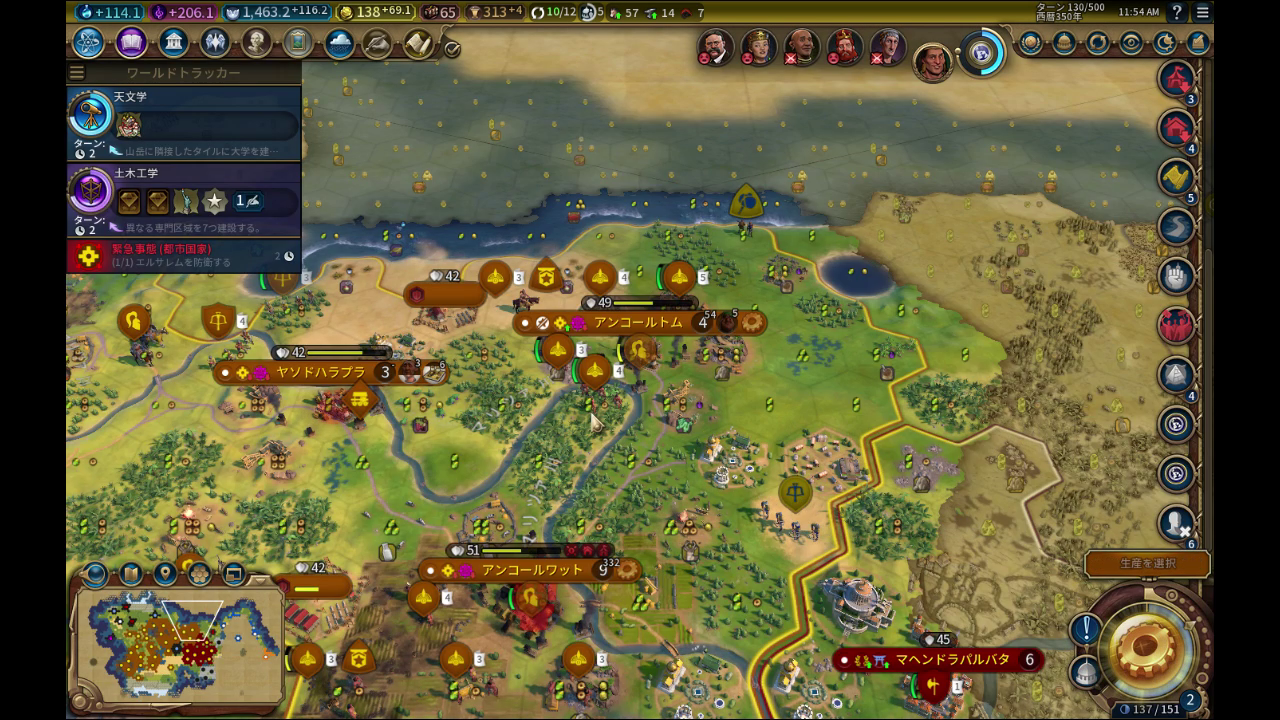Open the minimap map pin options
This screenshot has height=720, width=1280.
coord(165,574)
